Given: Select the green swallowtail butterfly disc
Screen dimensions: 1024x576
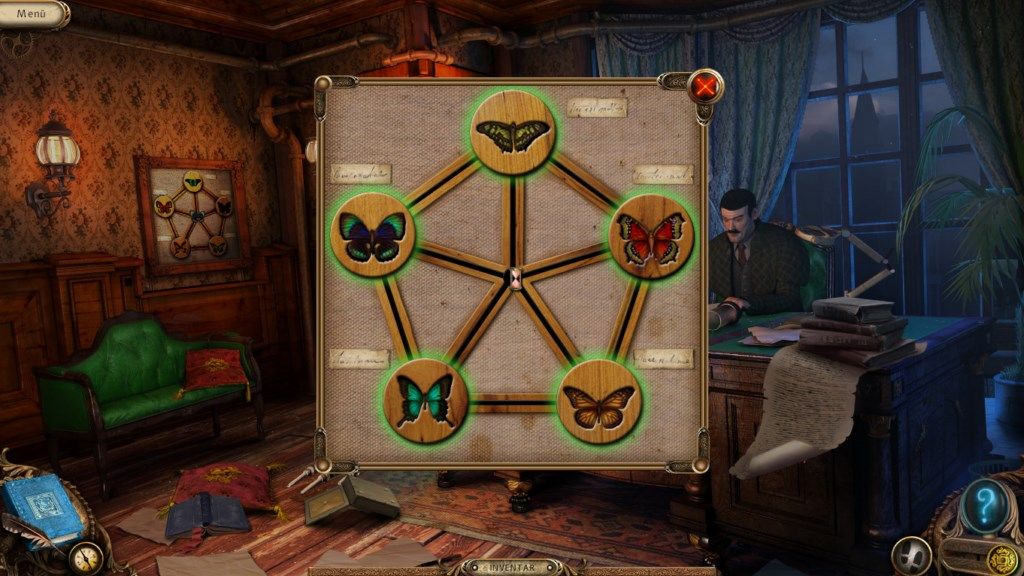Looking at the screenshot, I should point(513,134).
